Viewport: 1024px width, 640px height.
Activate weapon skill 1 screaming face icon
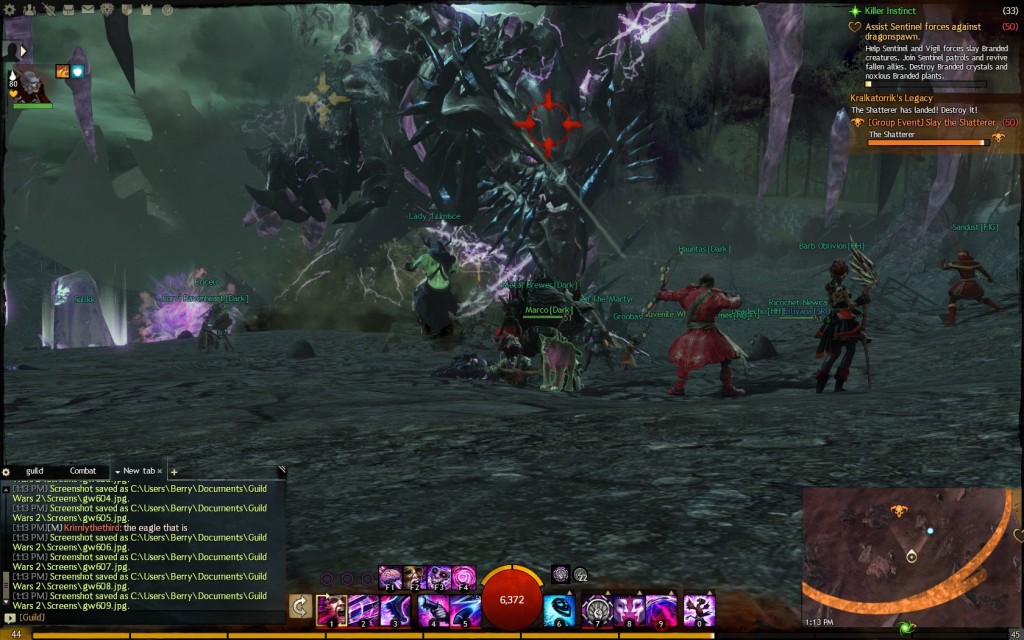coord(331,609)
